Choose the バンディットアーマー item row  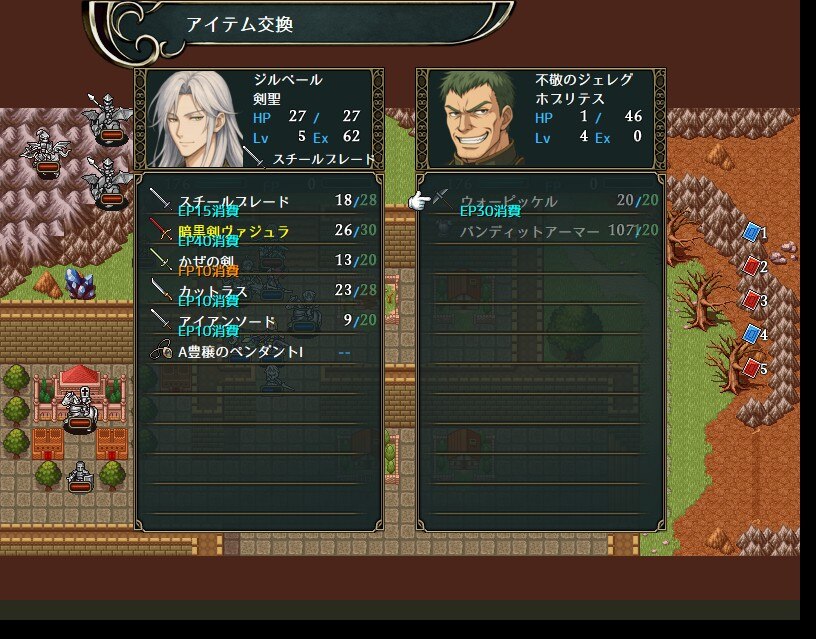[540, 232]
